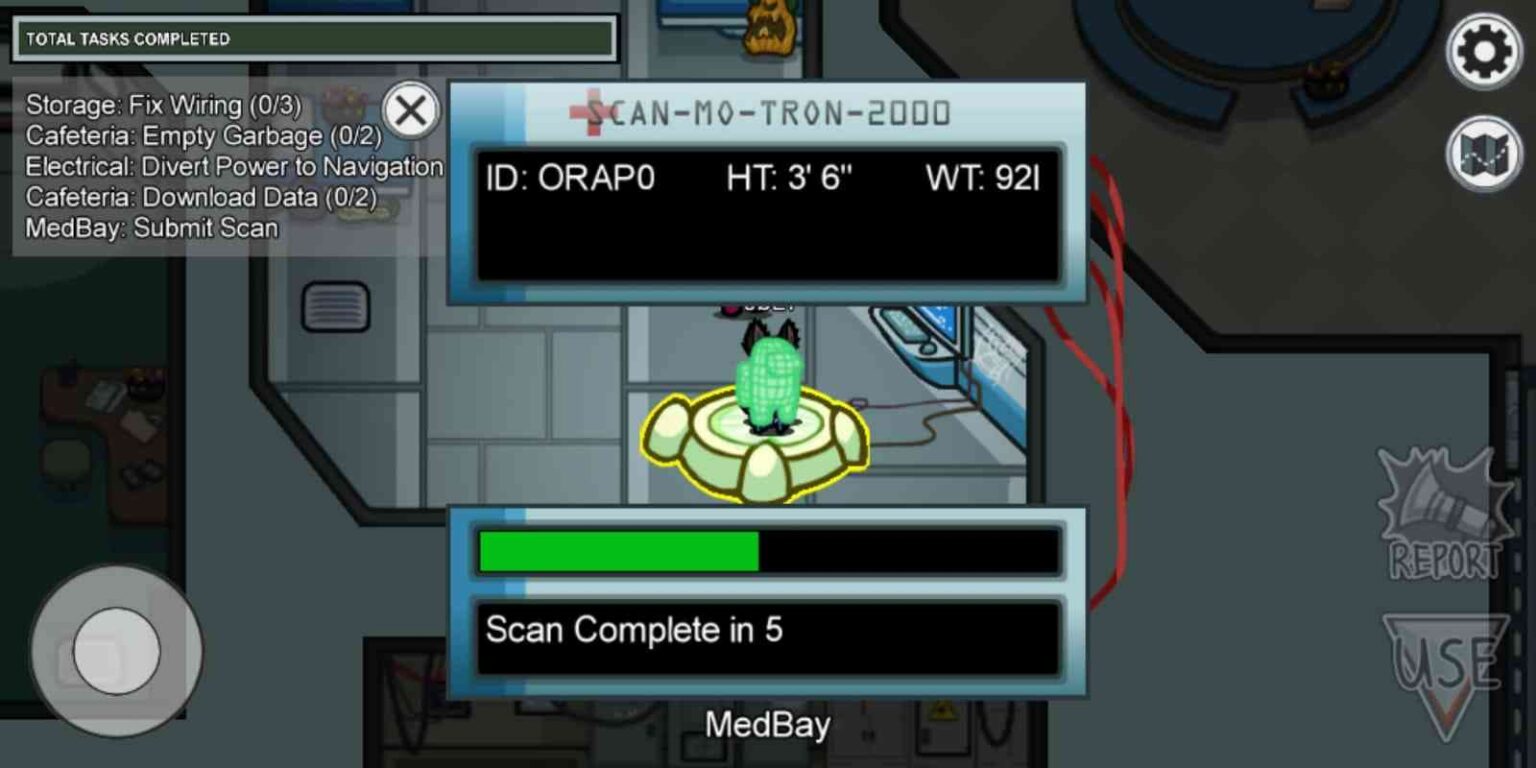Screen dimensions: 1536x768
Task: Tap the scan progress bar
Action: 770,551
